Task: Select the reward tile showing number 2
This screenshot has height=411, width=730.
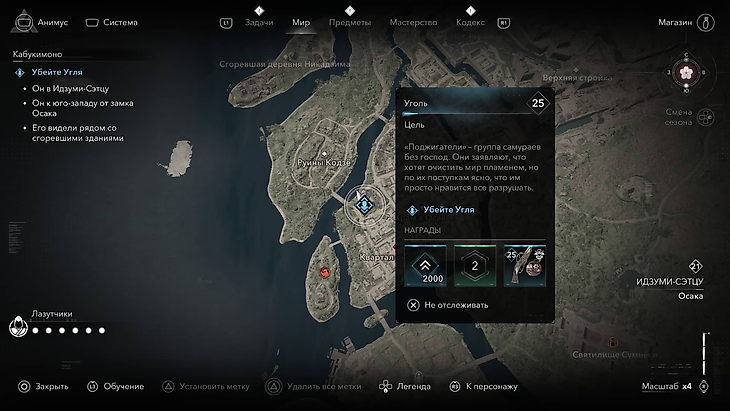Action: click(x=474, y=265)
